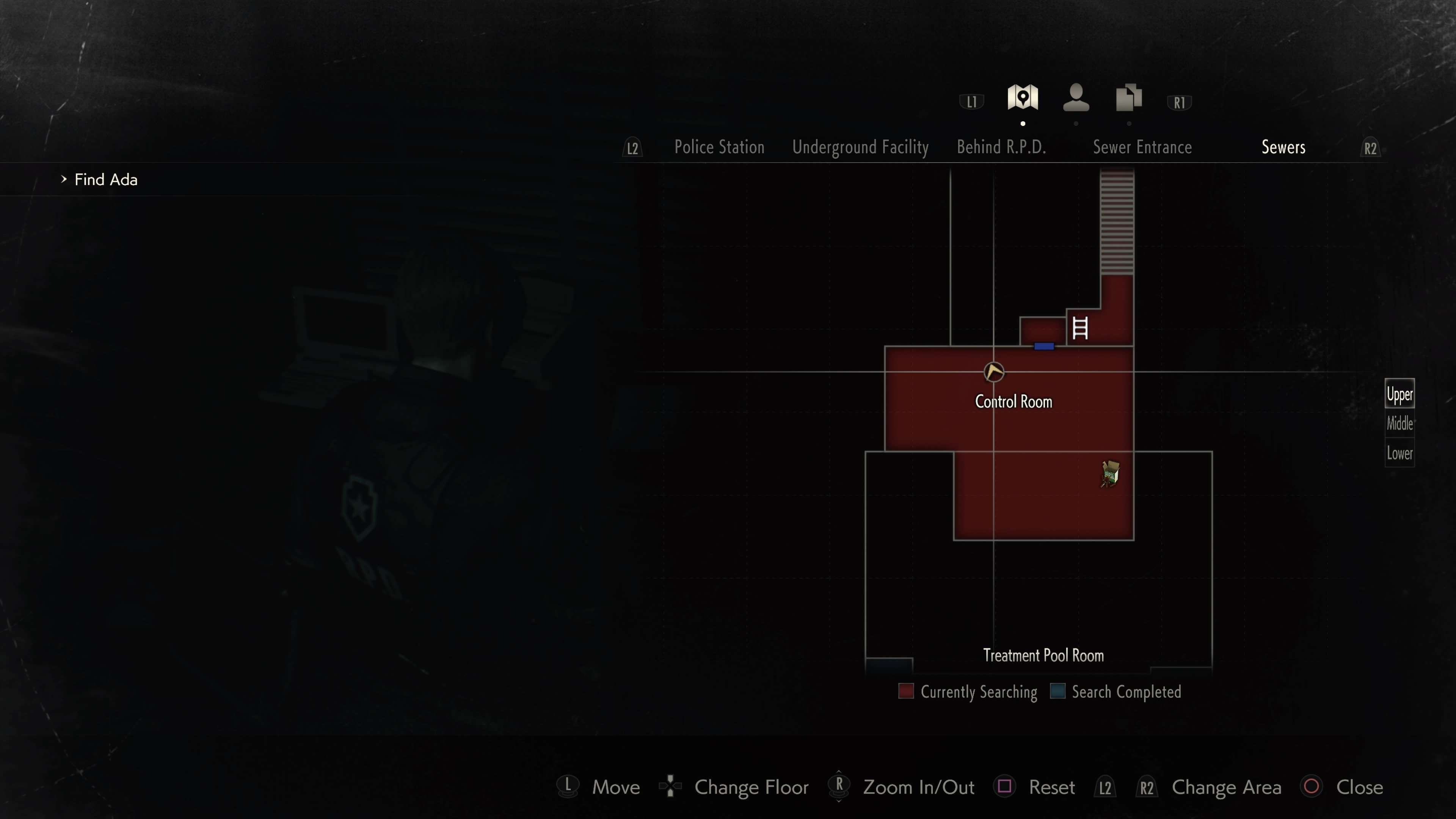Switch to the Middle floor
This screenshot has width=1456, height=819.
(1400, 424)
